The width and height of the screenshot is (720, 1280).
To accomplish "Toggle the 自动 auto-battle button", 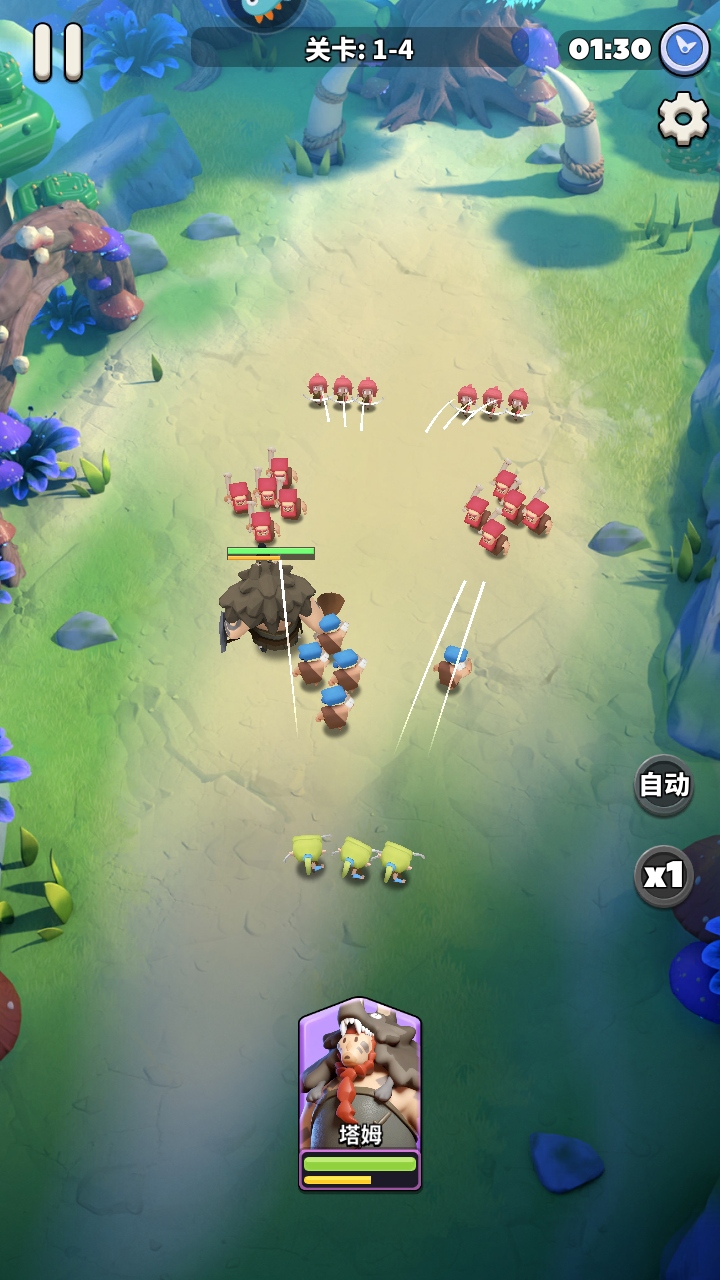I will 664,785.
